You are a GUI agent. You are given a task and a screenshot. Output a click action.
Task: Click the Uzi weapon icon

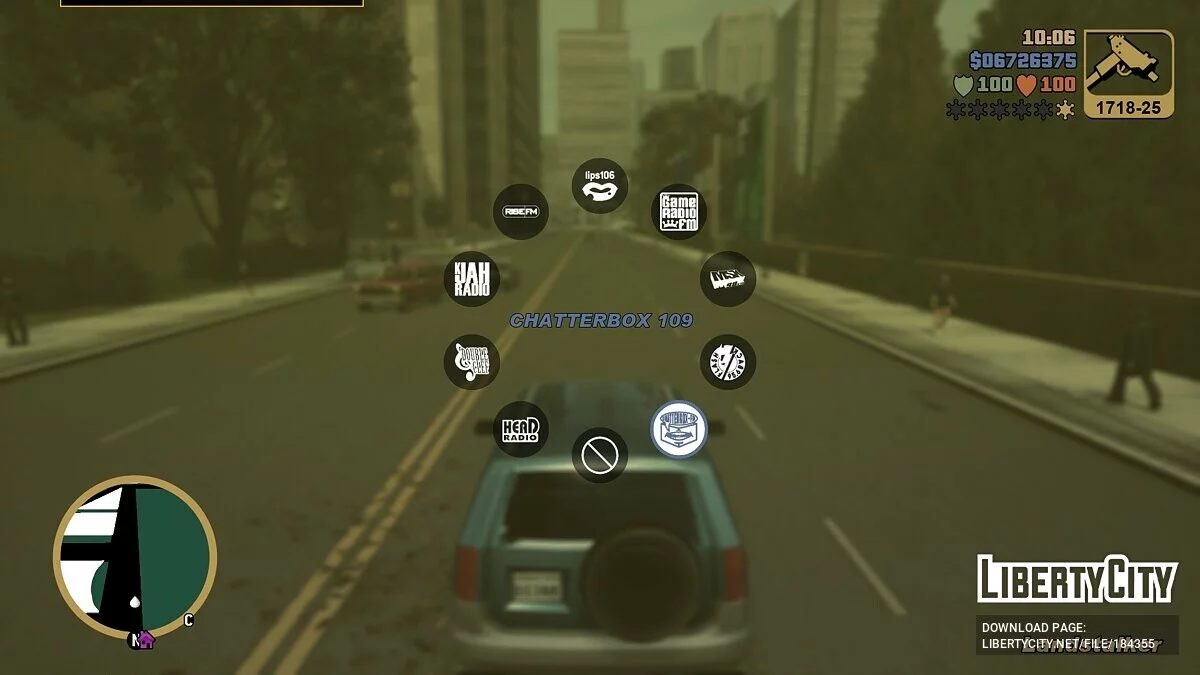tap(1128, 64)
